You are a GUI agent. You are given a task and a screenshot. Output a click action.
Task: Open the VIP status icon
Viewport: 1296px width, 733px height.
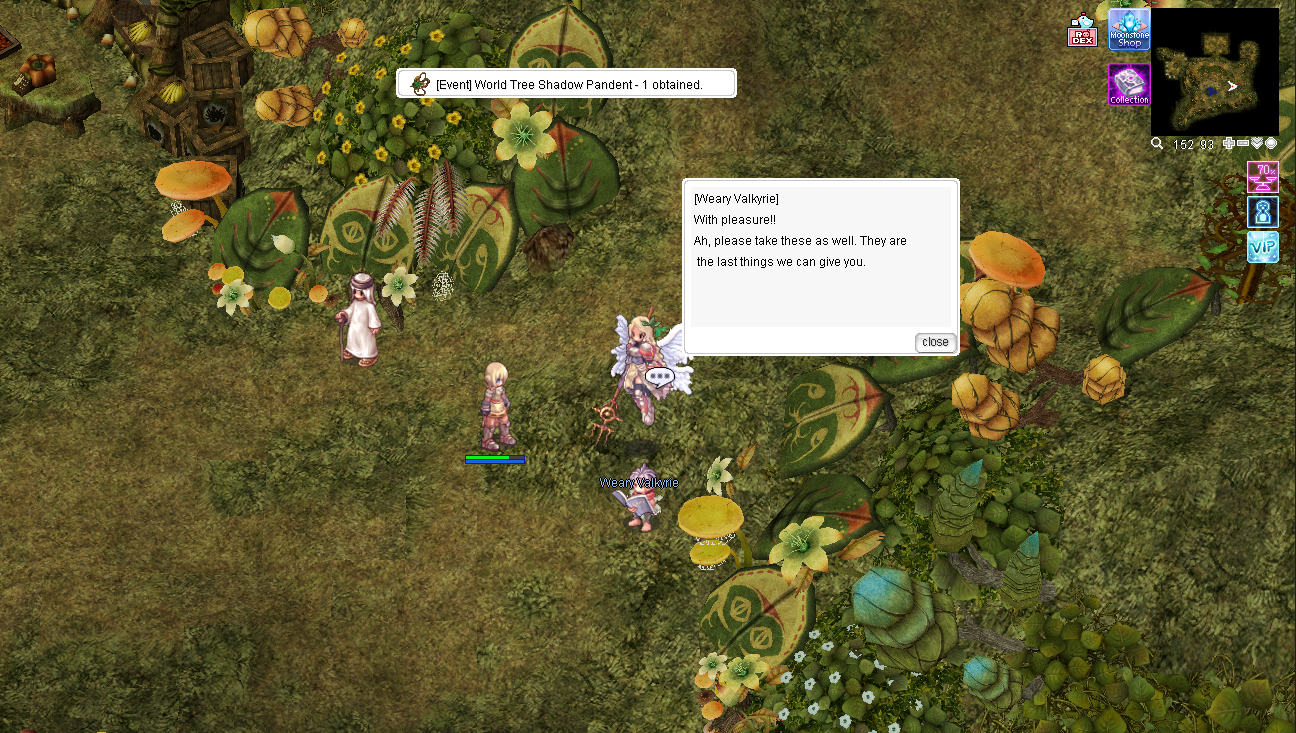pos(1262,247)
